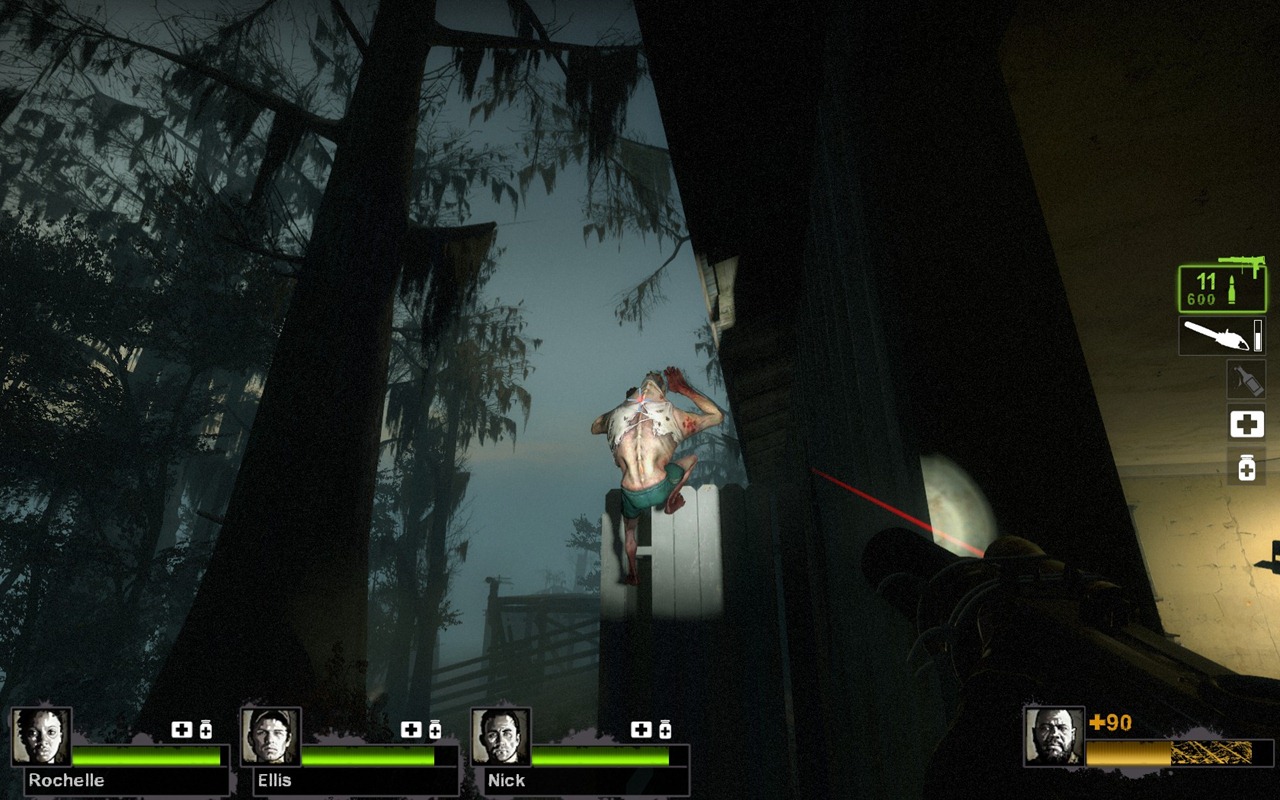Choose the first aid kit slot

[x=1246, y=424]
